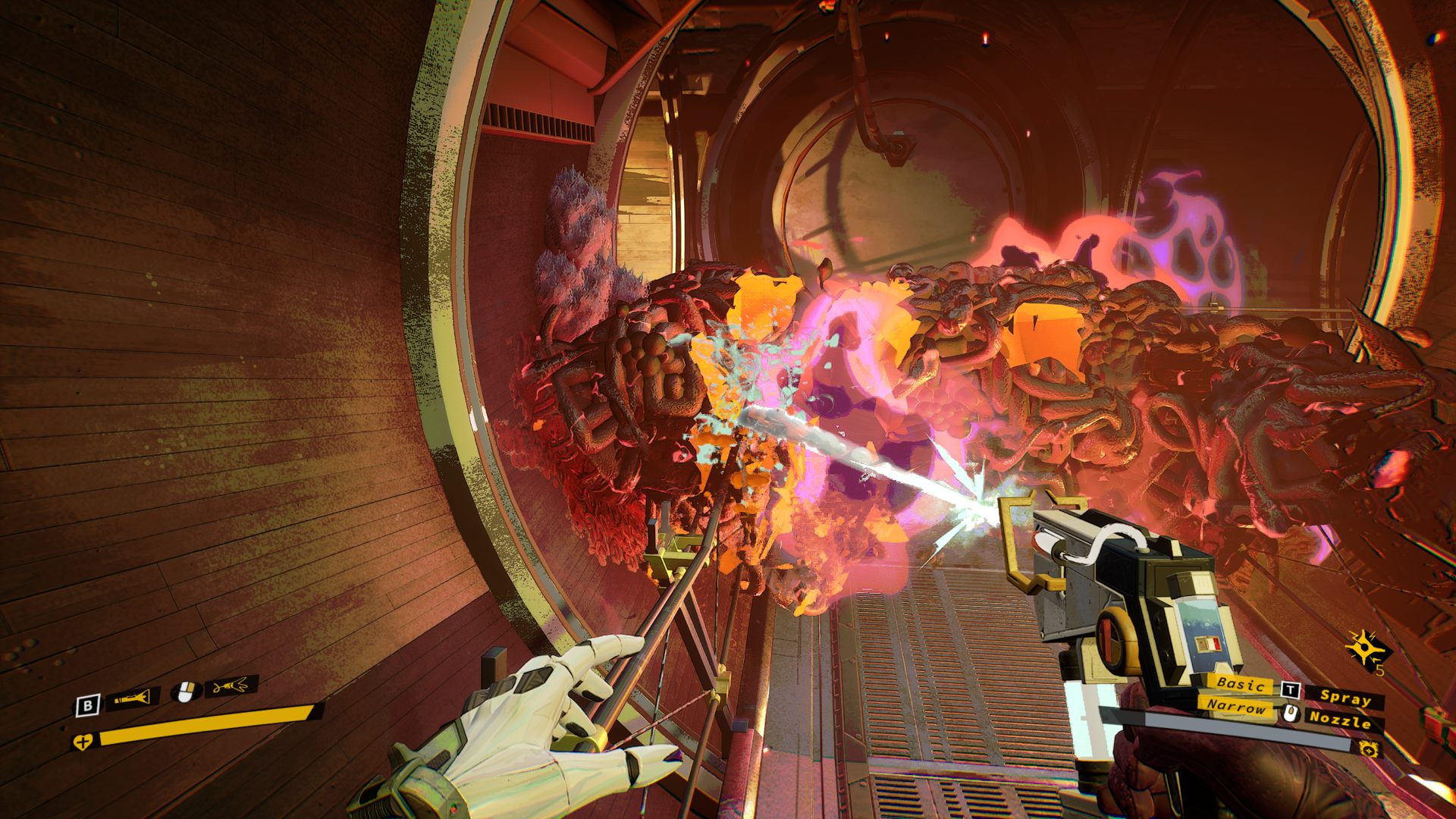Screen dimensions: 1456x819
Task: Choose the Narrow nozzle setting label
Action: tap(1236, 707)
